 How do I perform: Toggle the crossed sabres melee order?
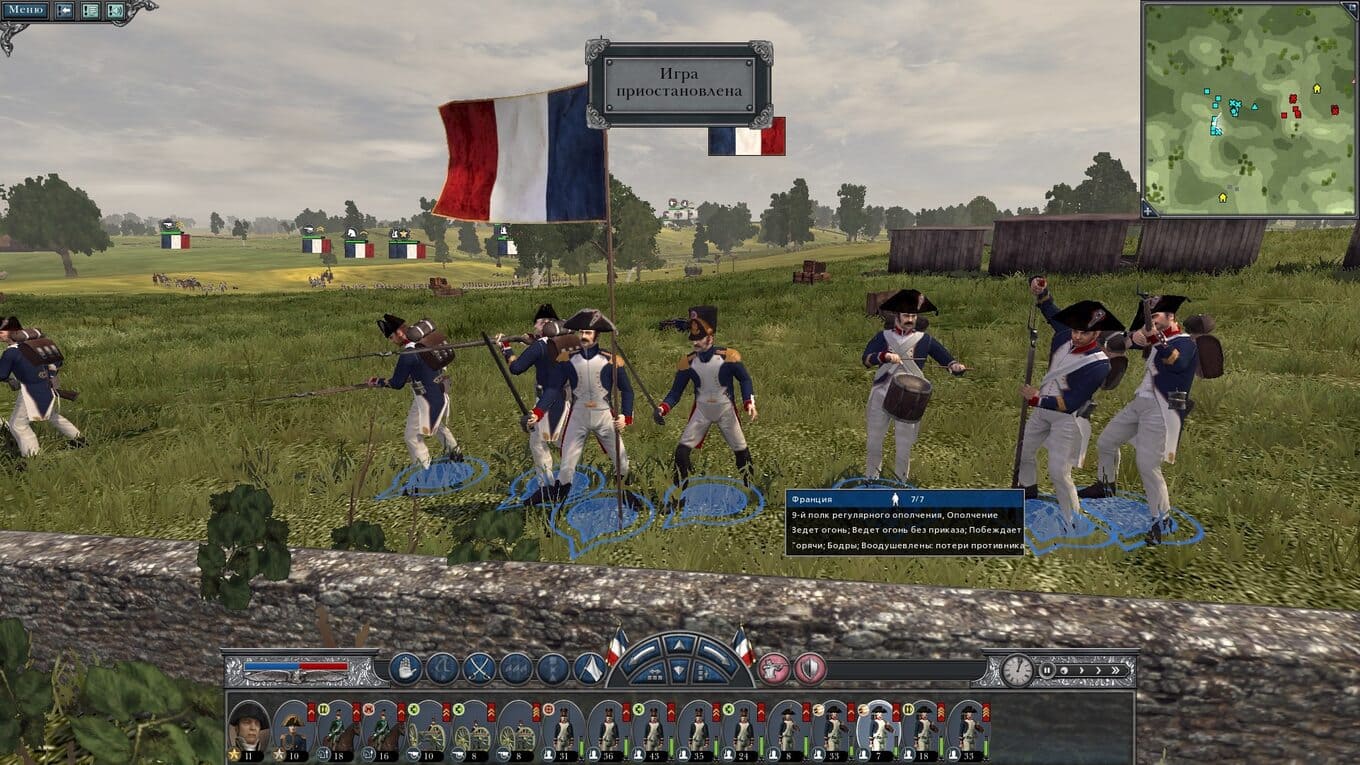click(479, 668)
